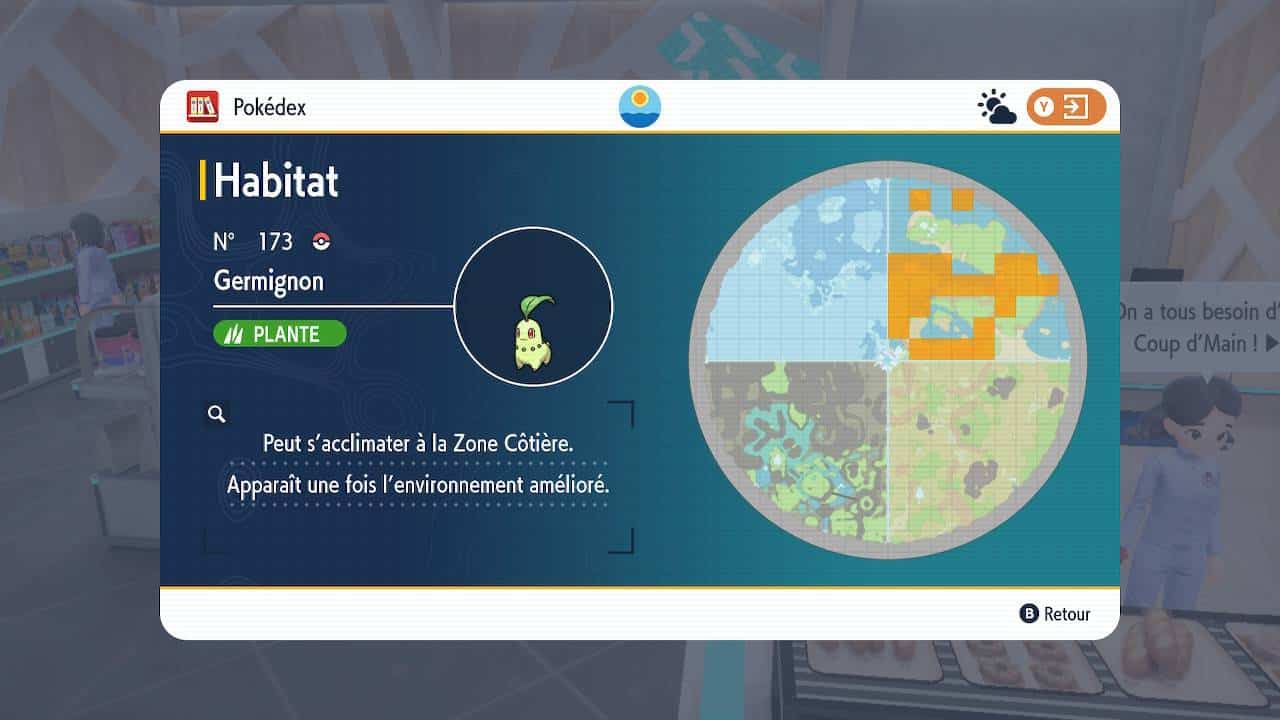Open the Pokédex book icon
This screenshot has height=720, width=1280.
[x=203, y=107]
